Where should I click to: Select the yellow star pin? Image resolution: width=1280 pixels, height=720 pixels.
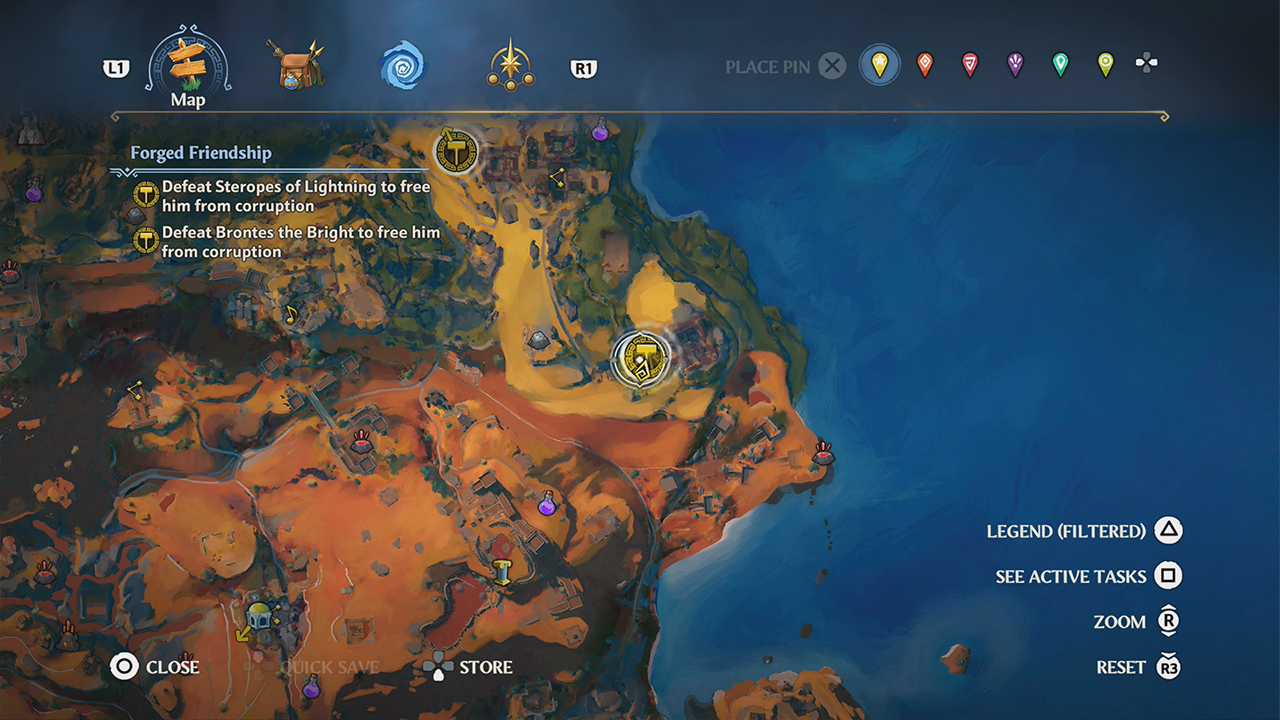pos(880,66)
